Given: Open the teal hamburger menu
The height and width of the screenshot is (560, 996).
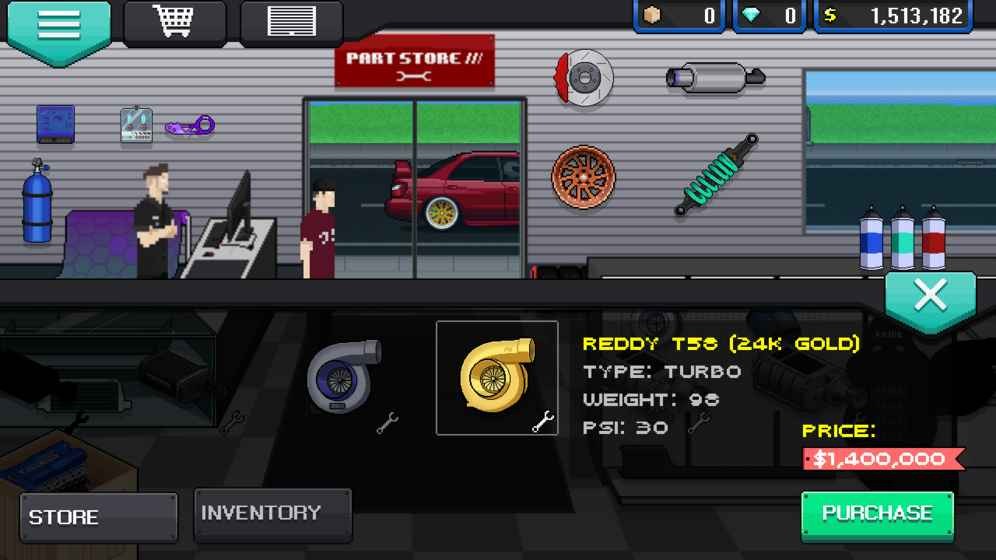Looking at the screenshot, I should (x=58, y=26).
